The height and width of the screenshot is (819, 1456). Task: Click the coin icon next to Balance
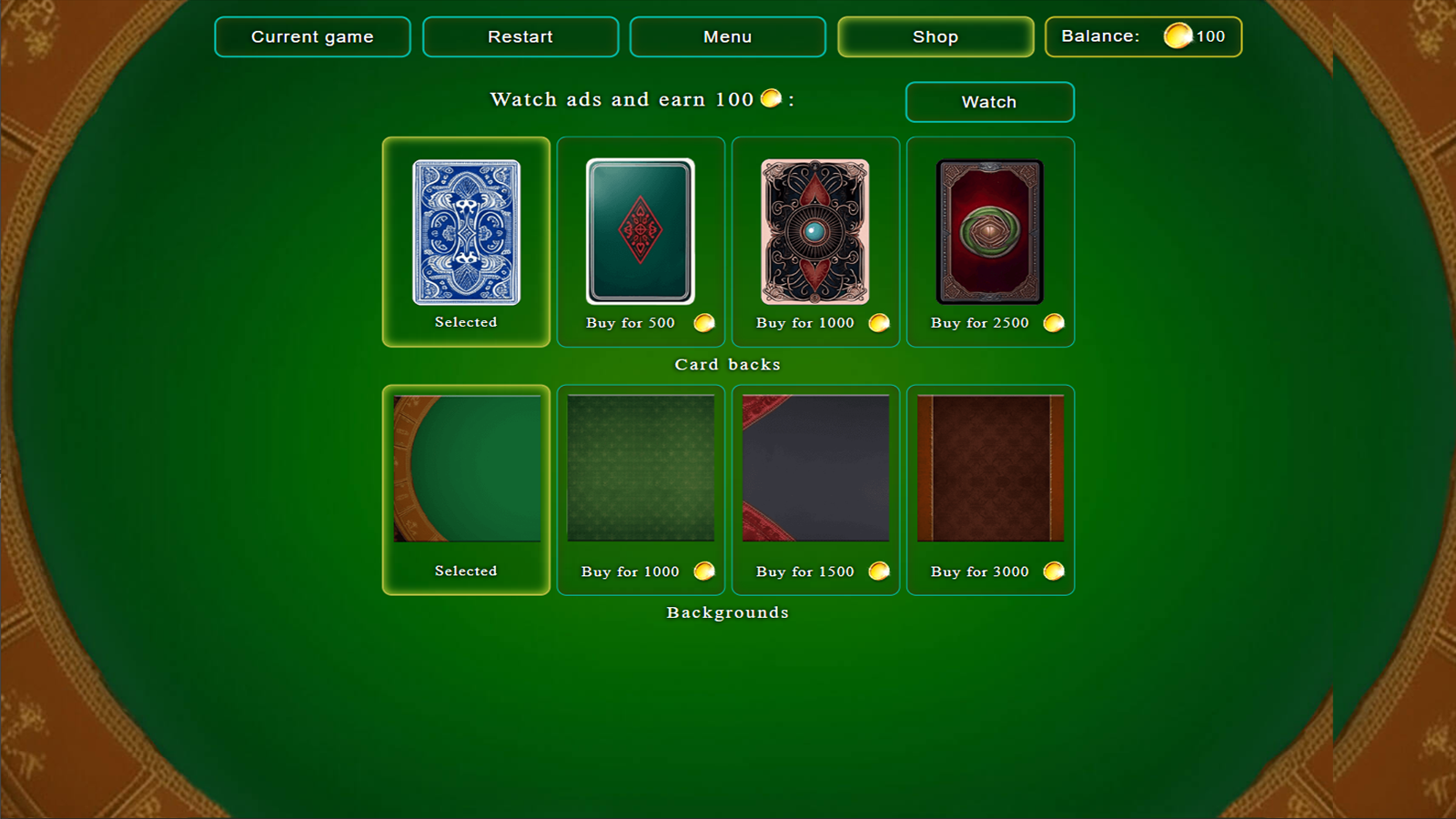[1179, 36]
